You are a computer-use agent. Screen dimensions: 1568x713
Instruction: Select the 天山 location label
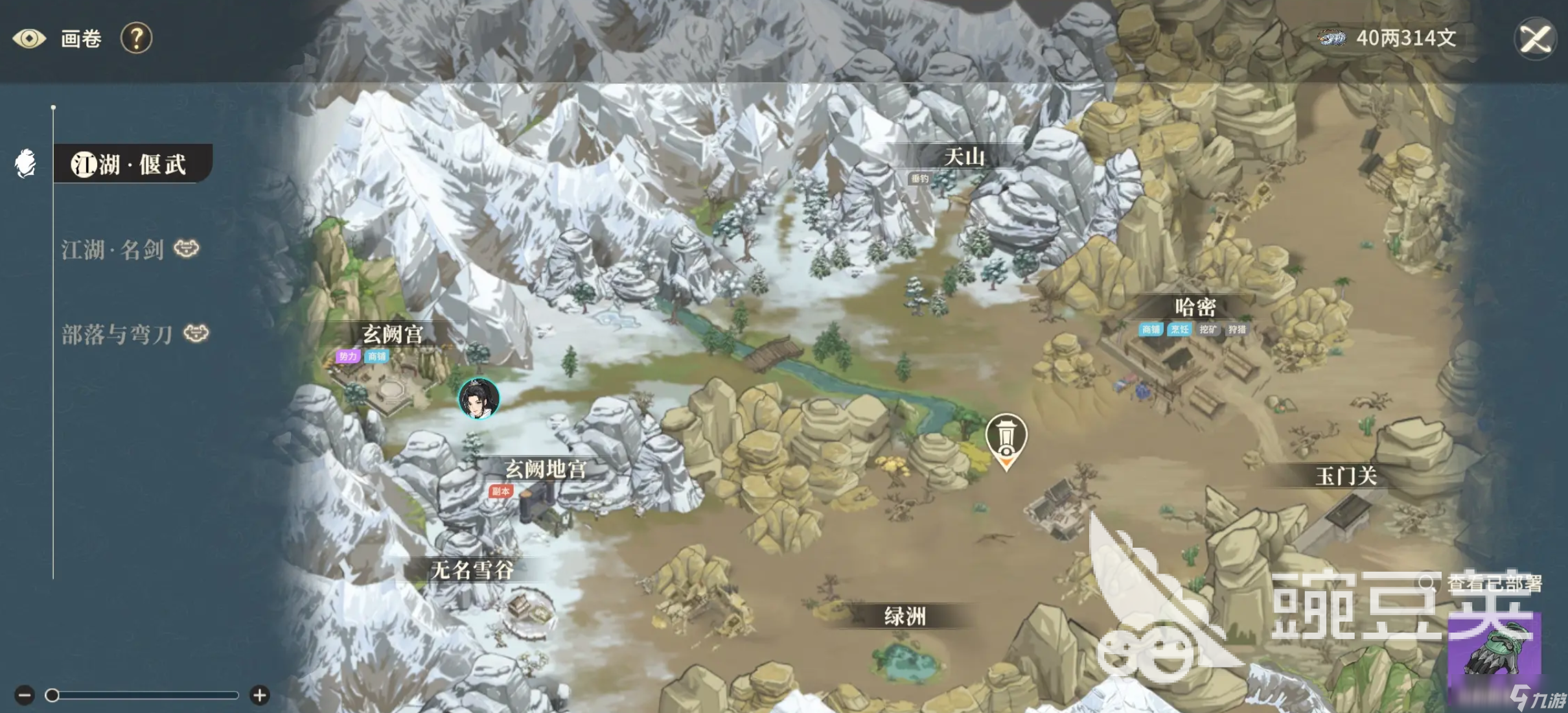(x=963, y=157)
